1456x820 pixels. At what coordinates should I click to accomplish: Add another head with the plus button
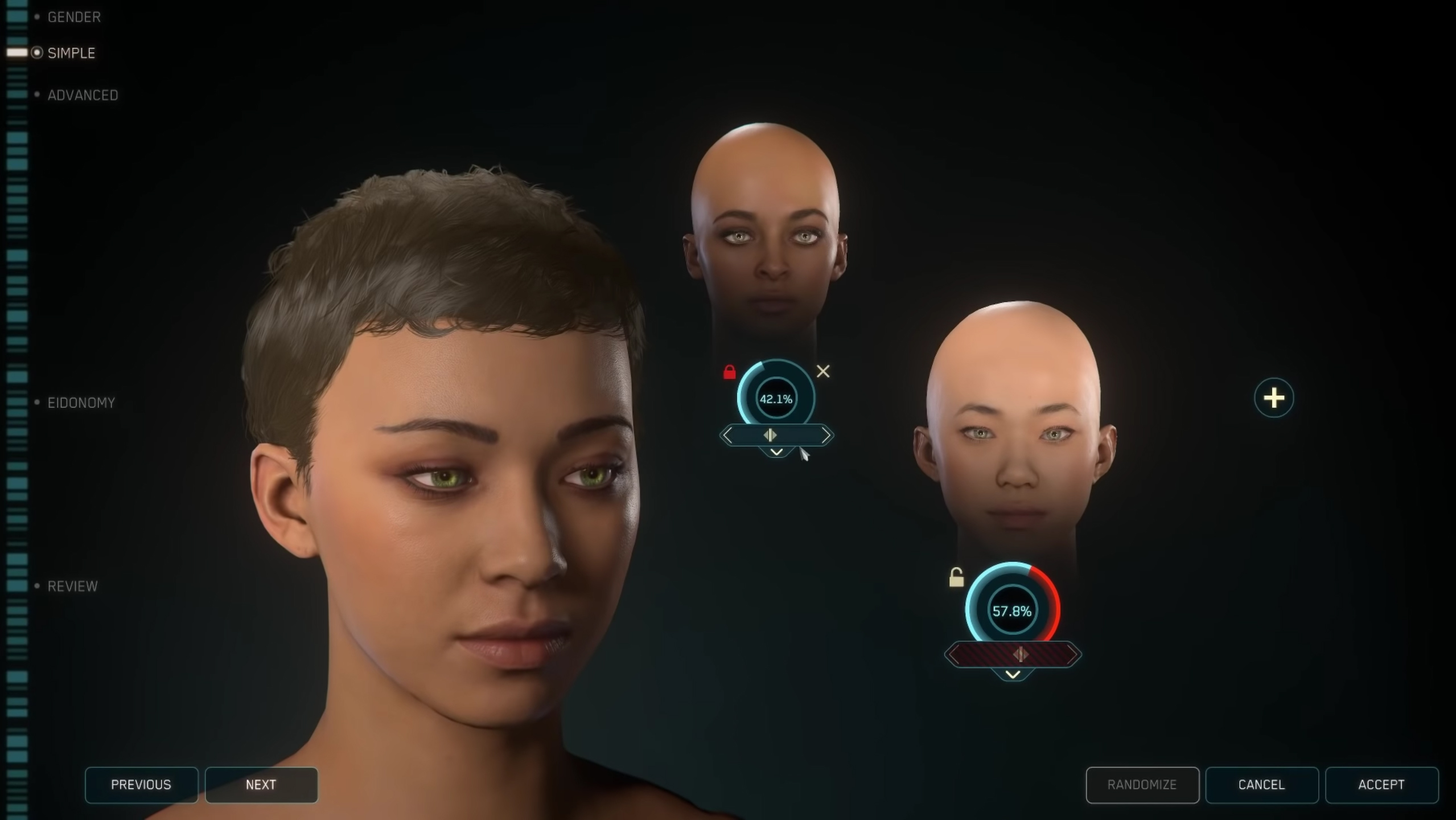tap(1273, 397)
